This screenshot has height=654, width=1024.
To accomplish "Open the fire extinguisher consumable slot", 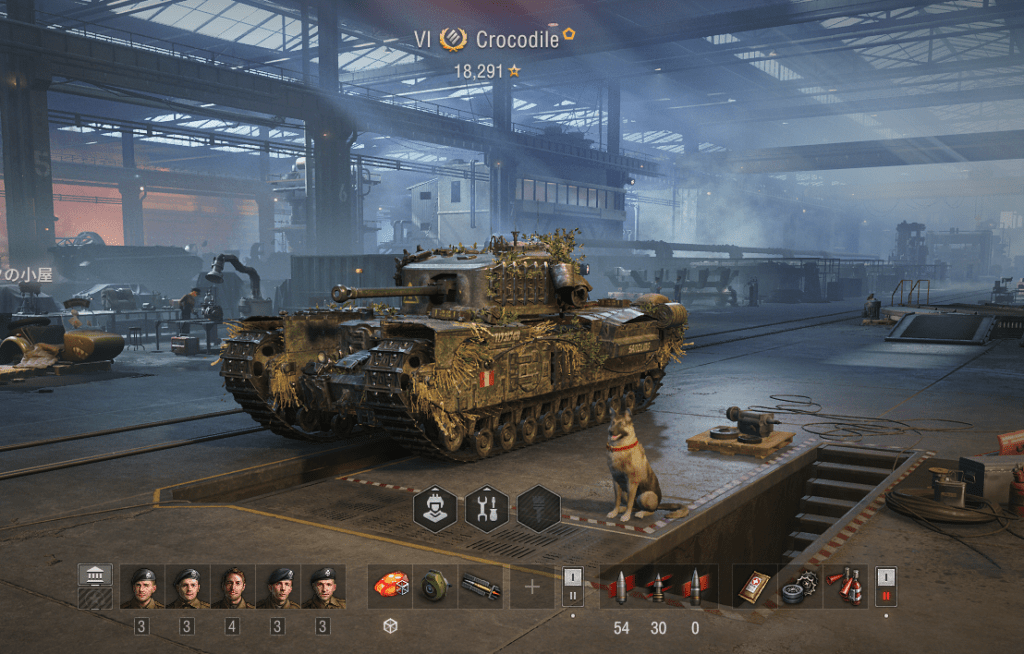I will (x=846, y=587).
